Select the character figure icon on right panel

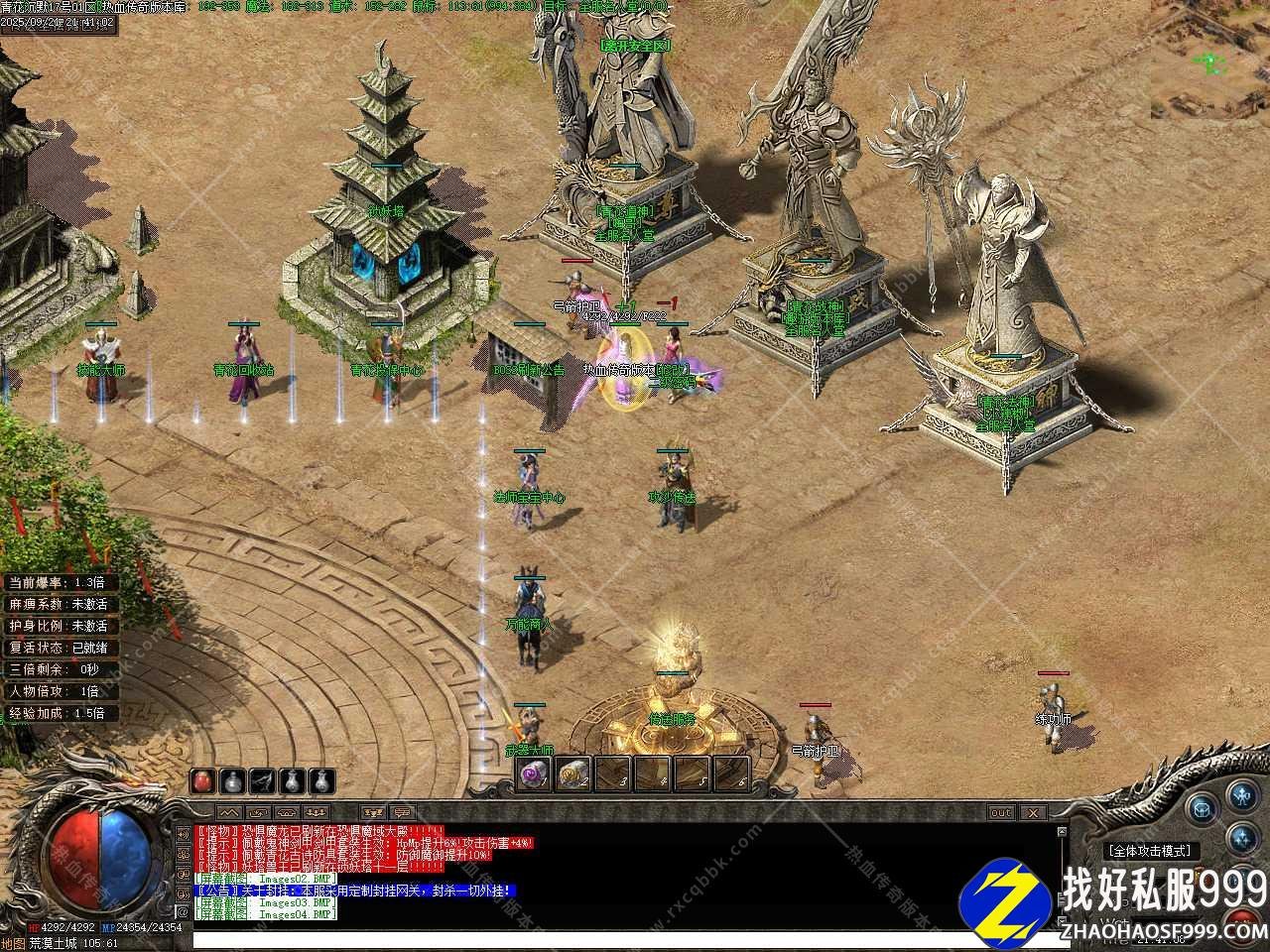(1241, 796)
